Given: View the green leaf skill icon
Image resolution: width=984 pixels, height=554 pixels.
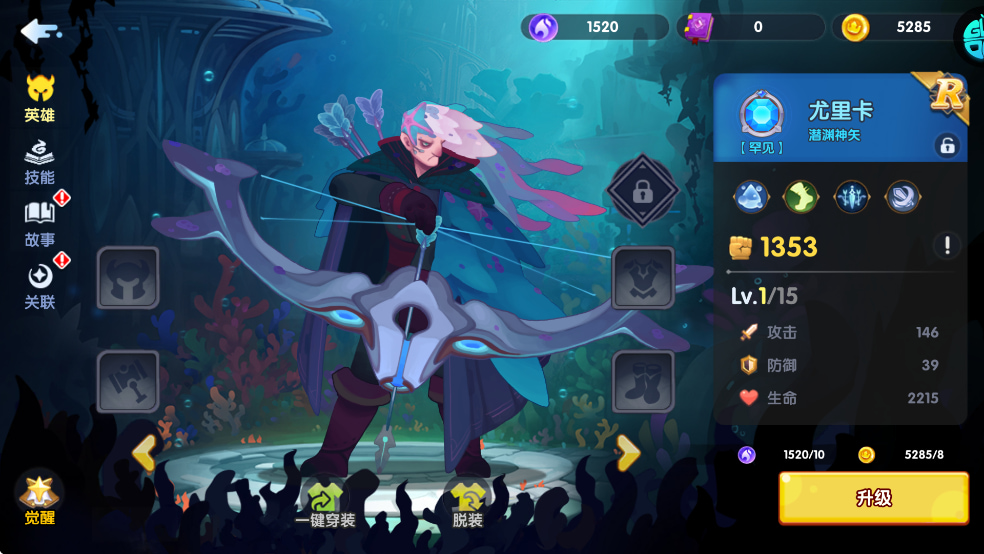Looking at the screenshot, I should [x=800, y=197].
